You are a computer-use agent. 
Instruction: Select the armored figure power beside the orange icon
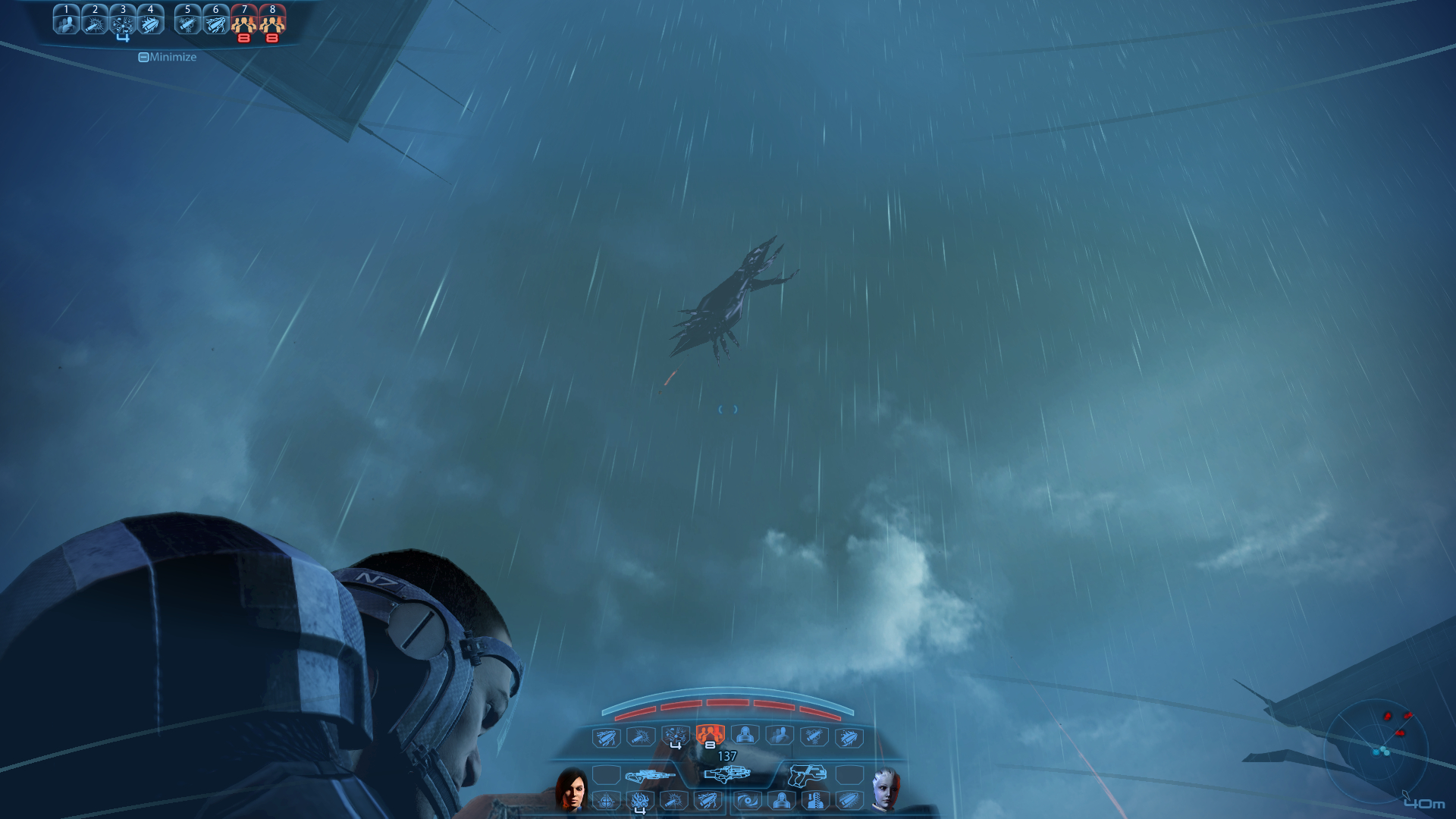click(x=745, y=735)
